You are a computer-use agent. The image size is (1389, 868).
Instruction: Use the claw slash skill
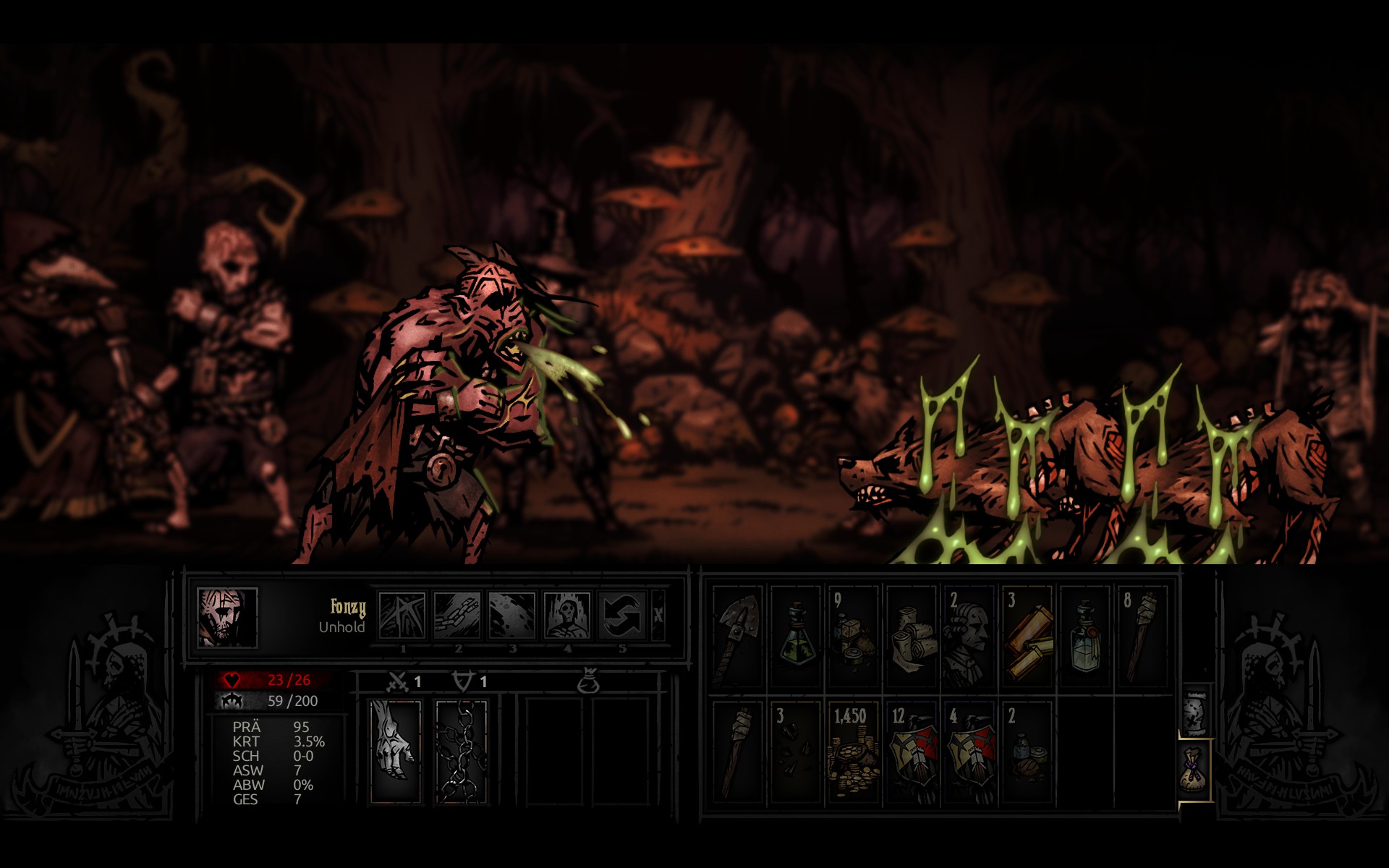tap(402, 616)
